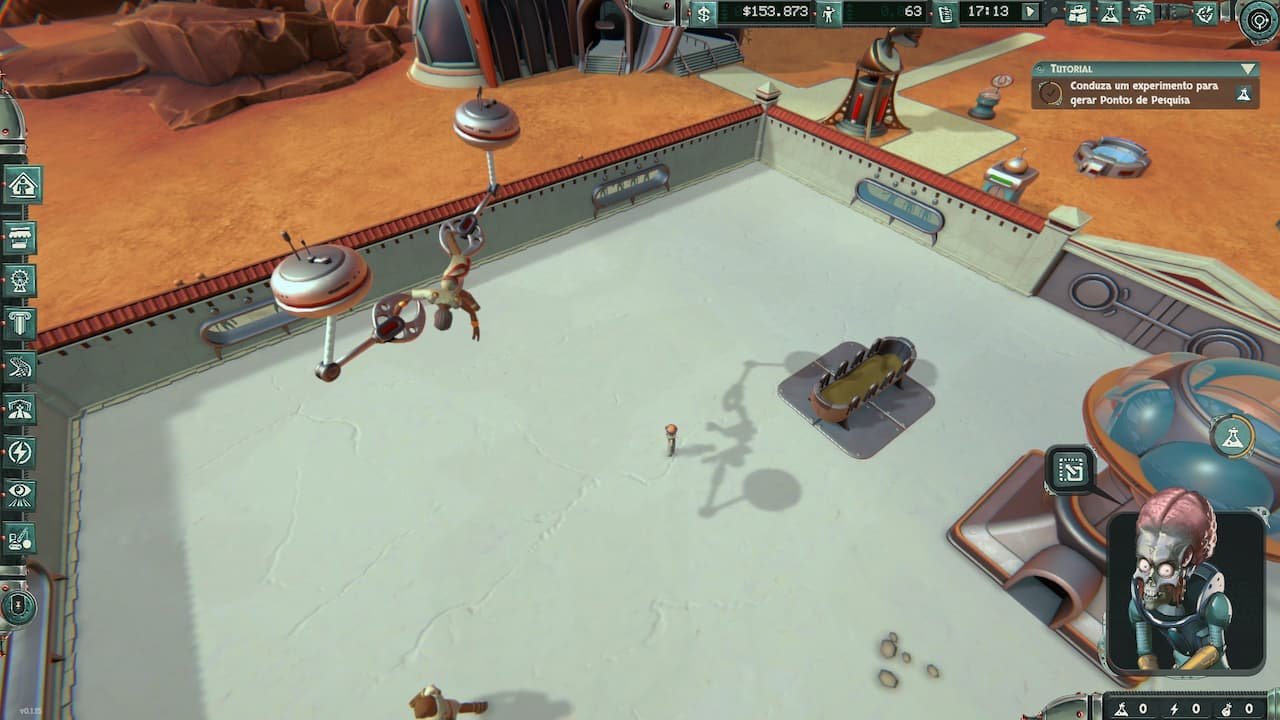Collapse the Tutorial panel arrow
The width and height of the screenshot is (1280, 720).
pyautogui.click(x=1247, y=69)
